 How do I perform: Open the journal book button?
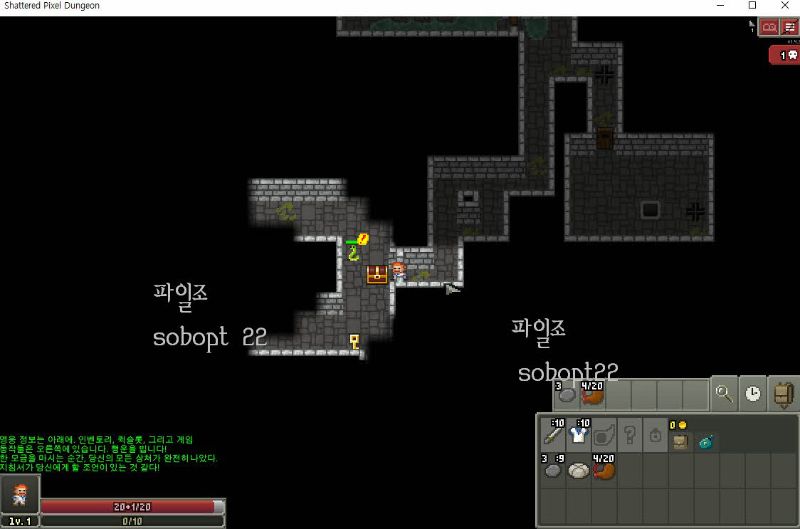[769, 27]
